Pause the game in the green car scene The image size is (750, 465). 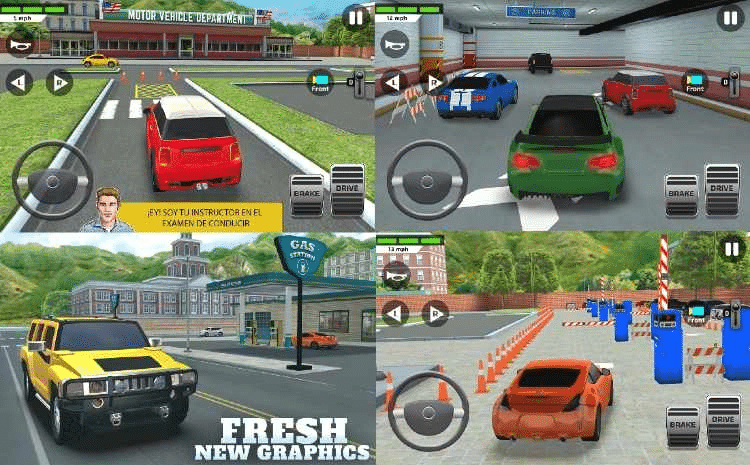click(x=730, y=17)
